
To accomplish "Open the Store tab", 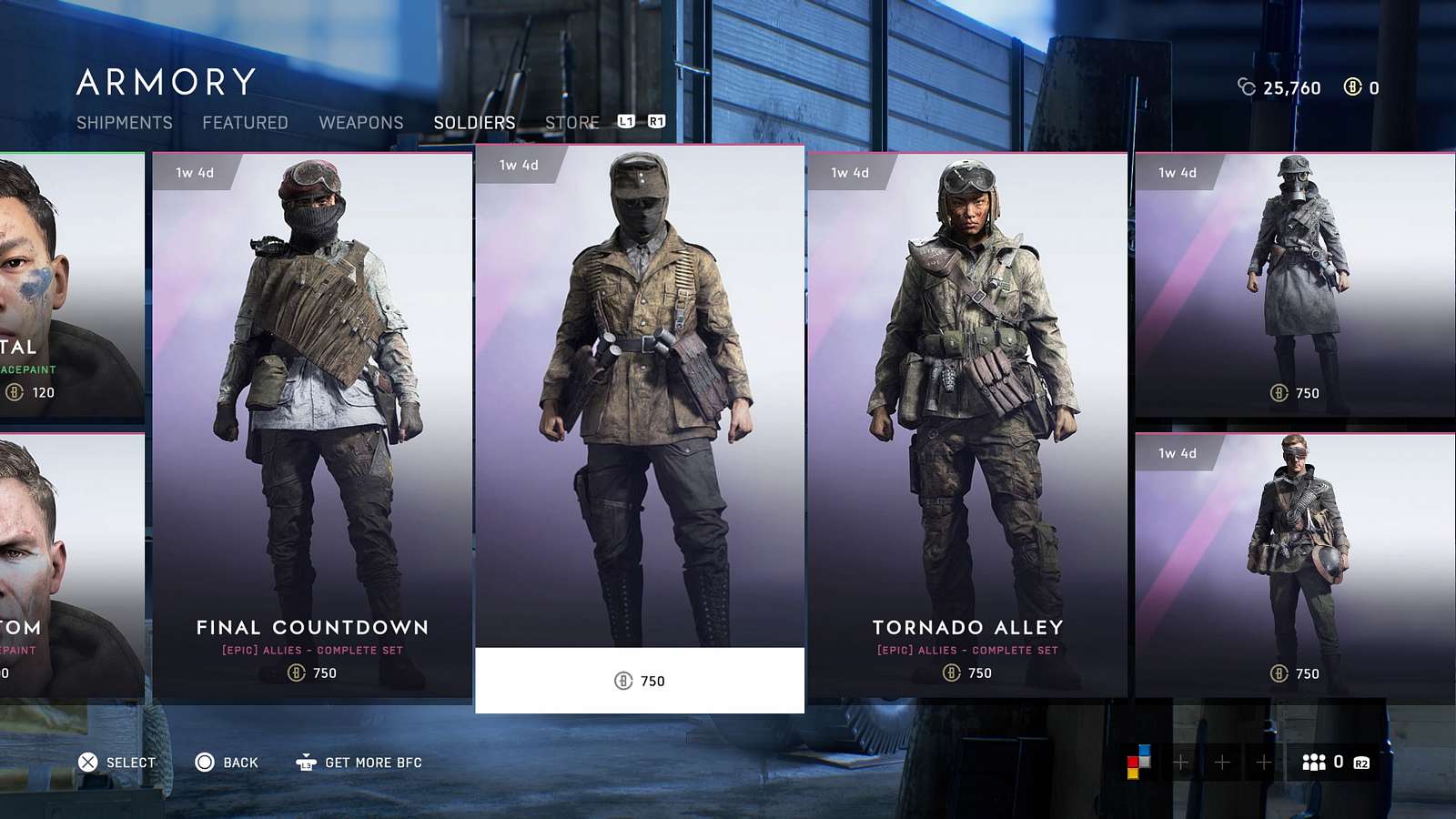I will click(571, 122).
